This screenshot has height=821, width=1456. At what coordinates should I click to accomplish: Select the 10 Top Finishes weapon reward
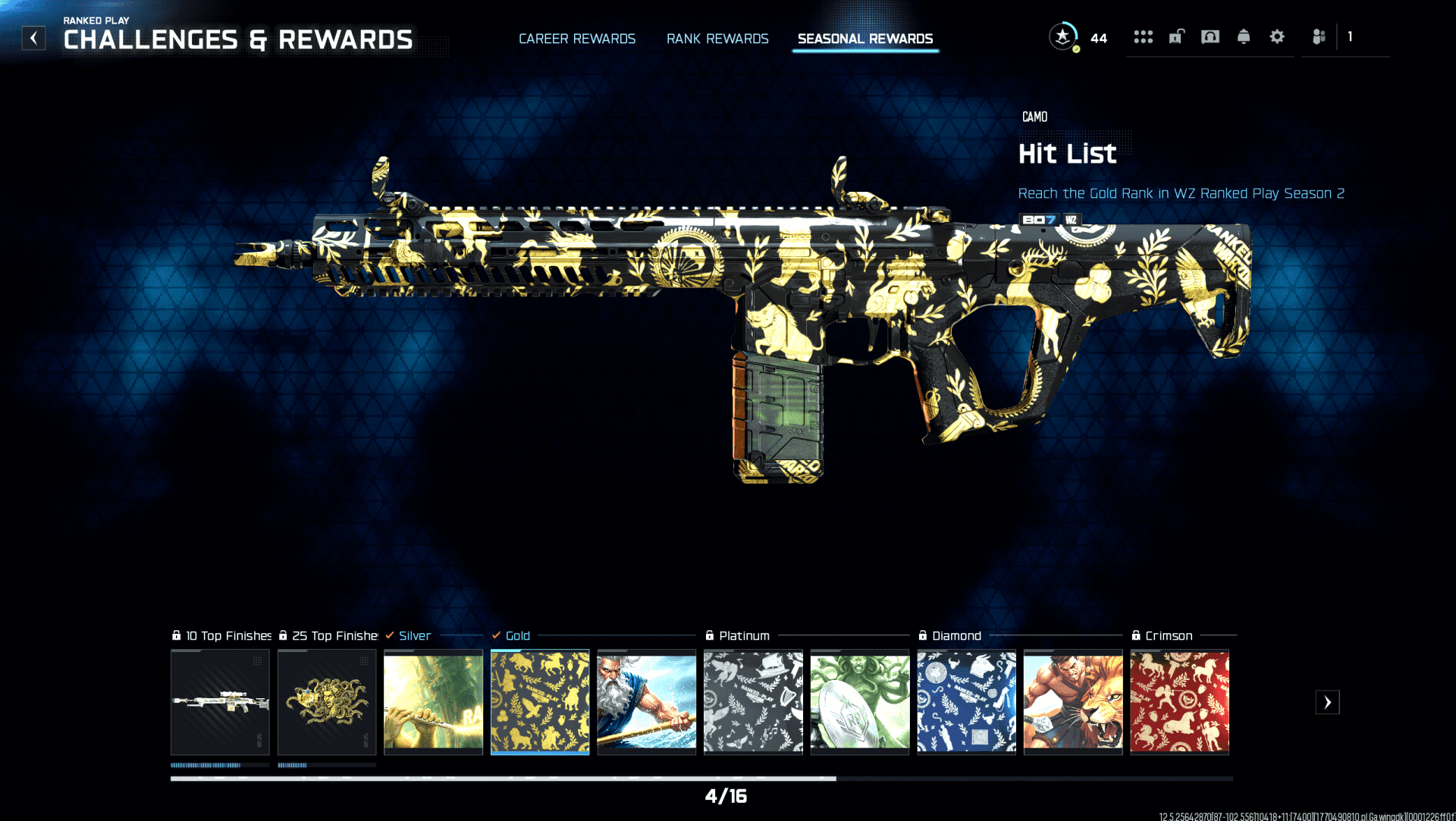(220, 702)
